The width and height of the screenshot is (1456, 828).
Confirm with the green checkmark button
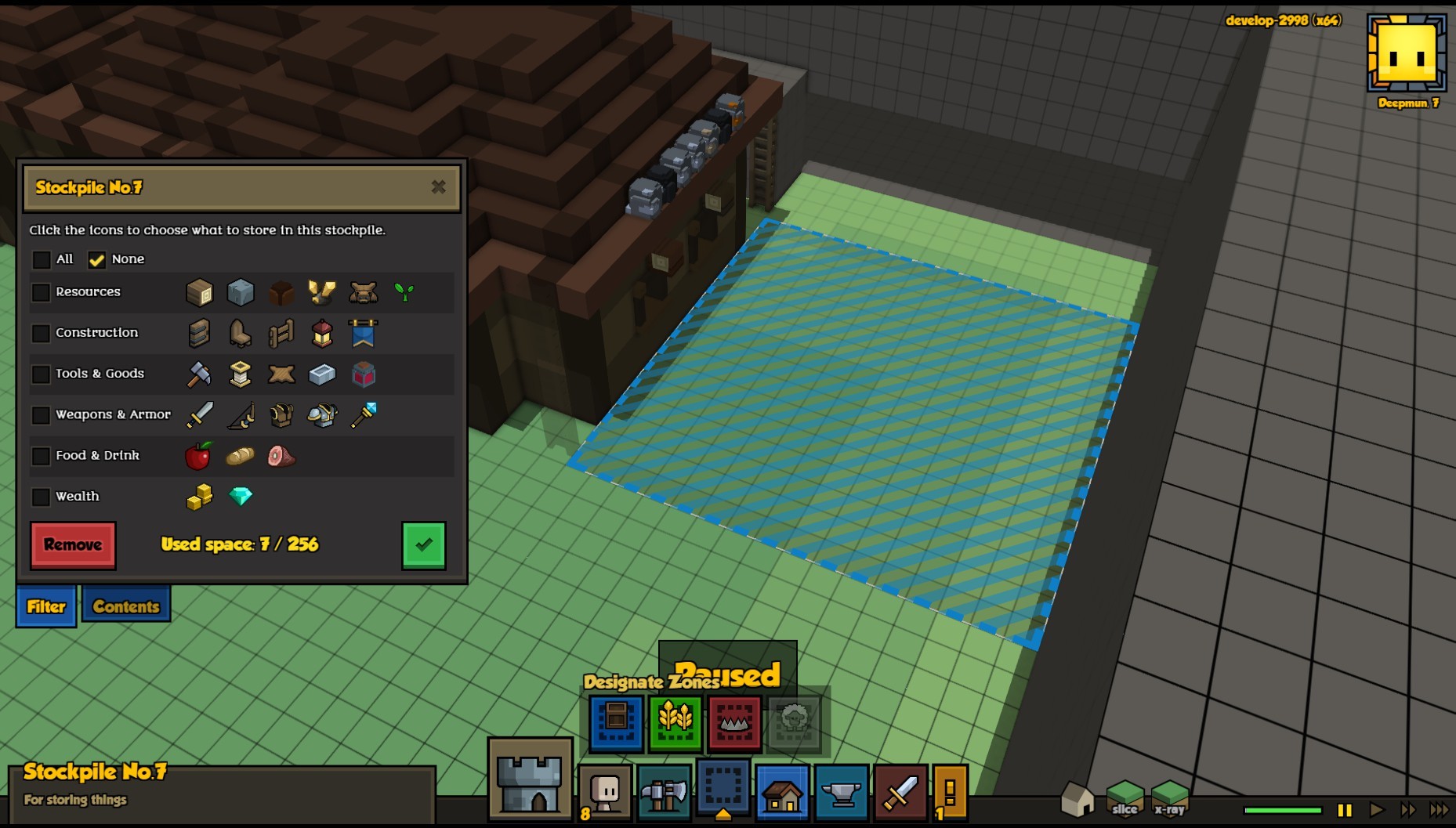tap(423, 544)
